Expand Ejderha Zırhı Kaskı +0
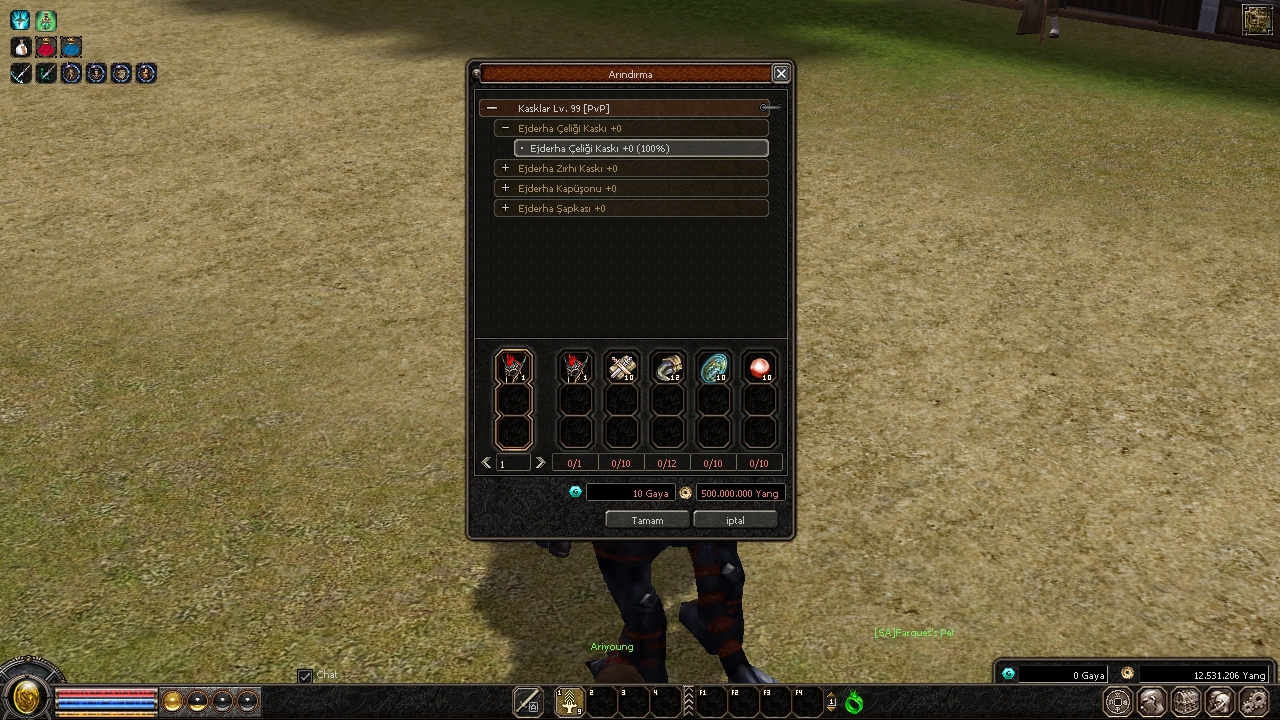The height and width of the screenshot is (720, 1280). click(506, 168)
